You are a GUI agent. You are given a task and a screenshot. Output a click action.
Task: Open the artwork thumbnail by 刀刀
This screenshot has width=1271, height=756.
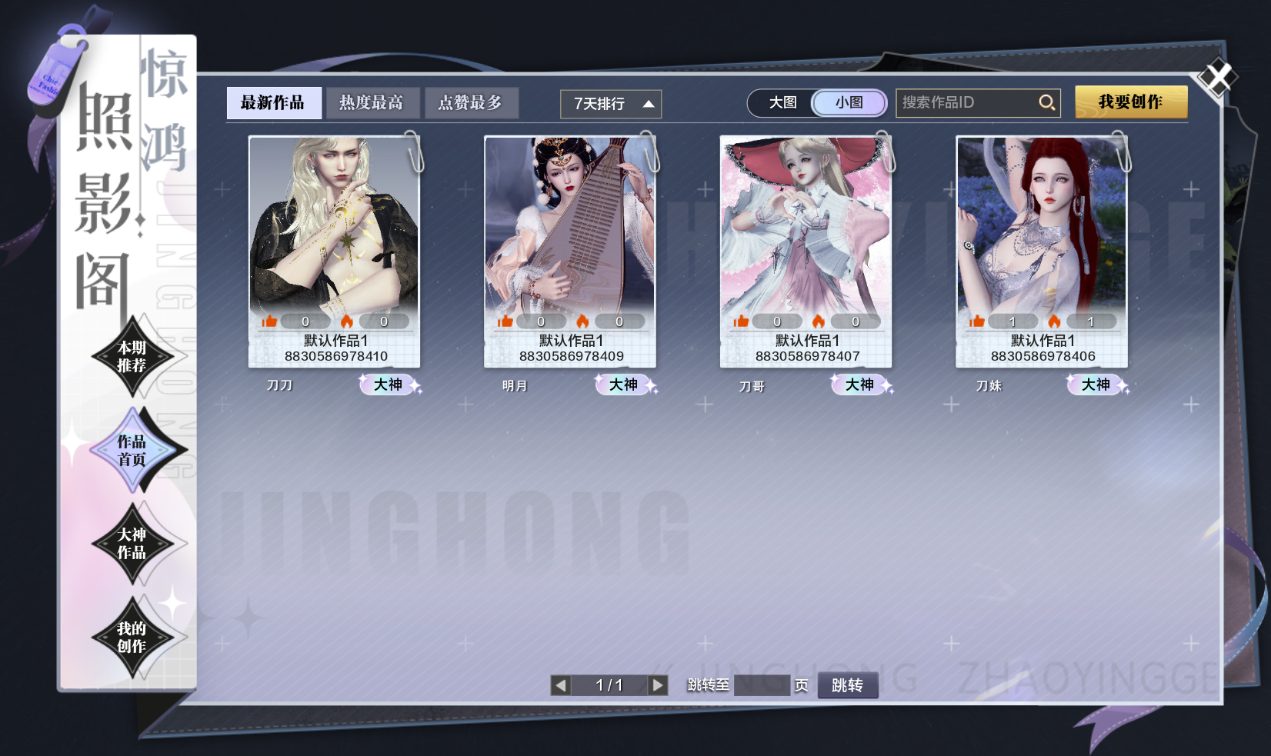coord(334,225)
